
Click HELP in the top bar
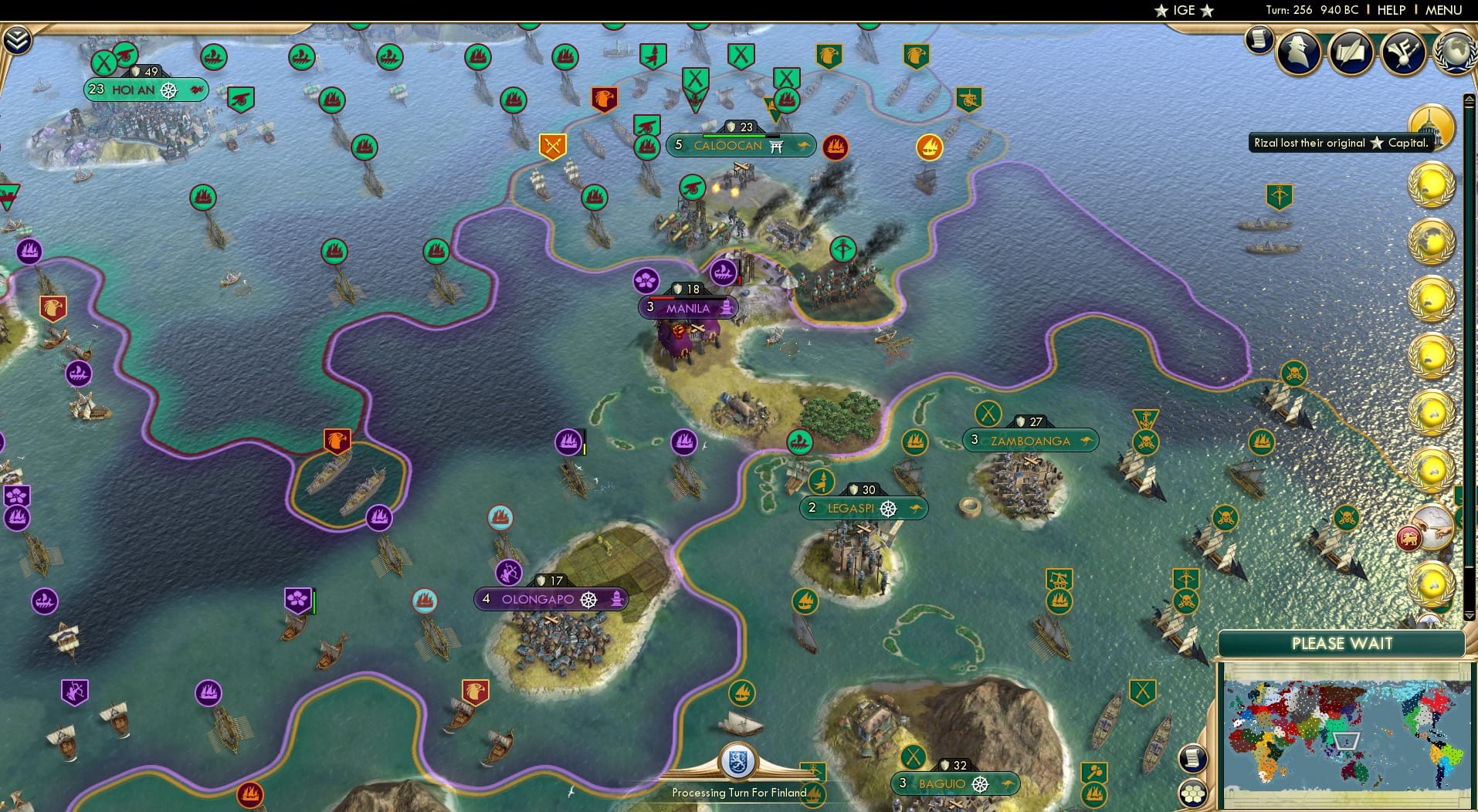pyautogui.click(x=1391, y=10)
